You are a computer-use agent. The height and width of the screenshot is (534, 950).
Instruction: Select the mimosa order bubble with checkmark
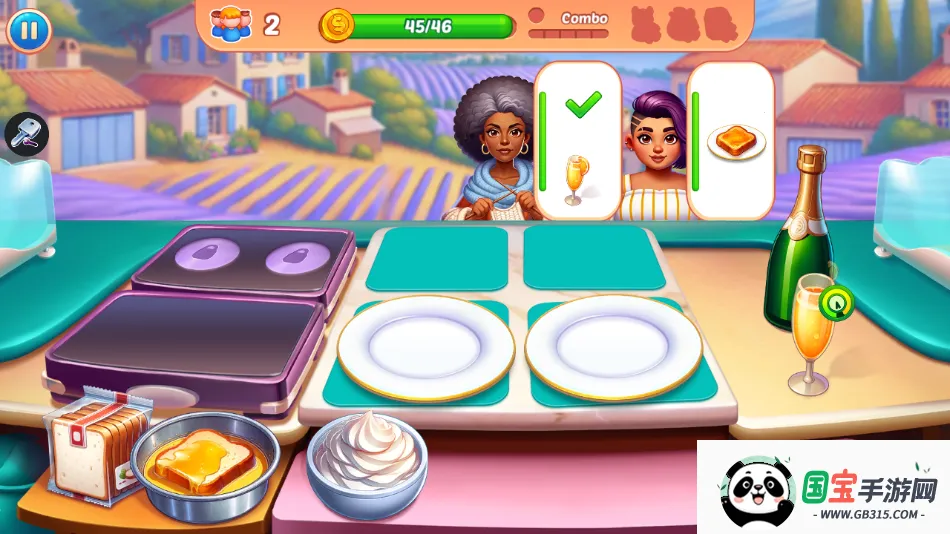coord(578,140)
